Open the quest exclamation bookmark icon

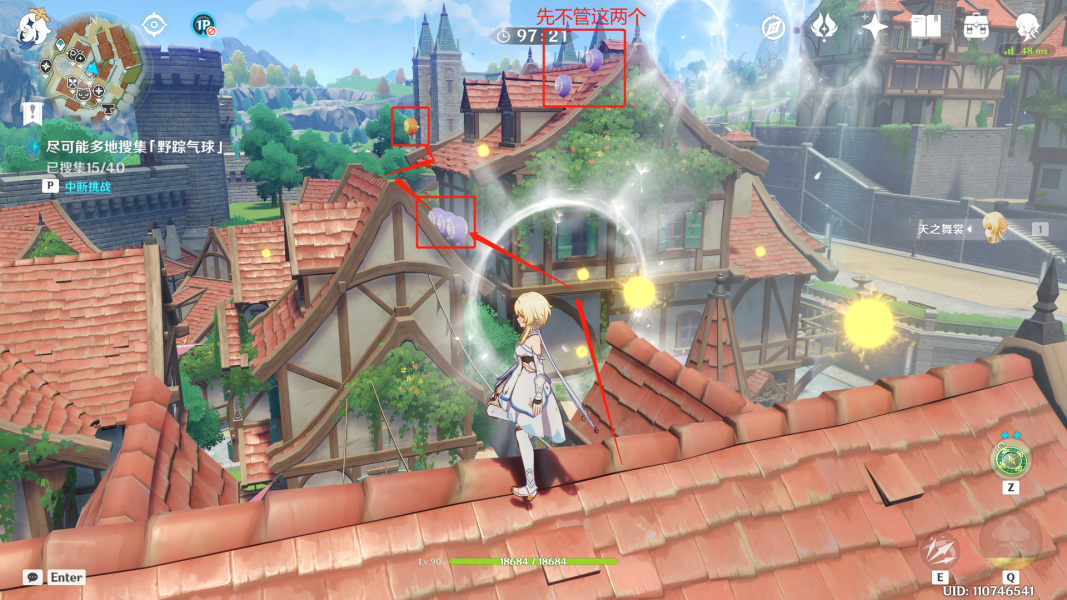coord(34,113)
